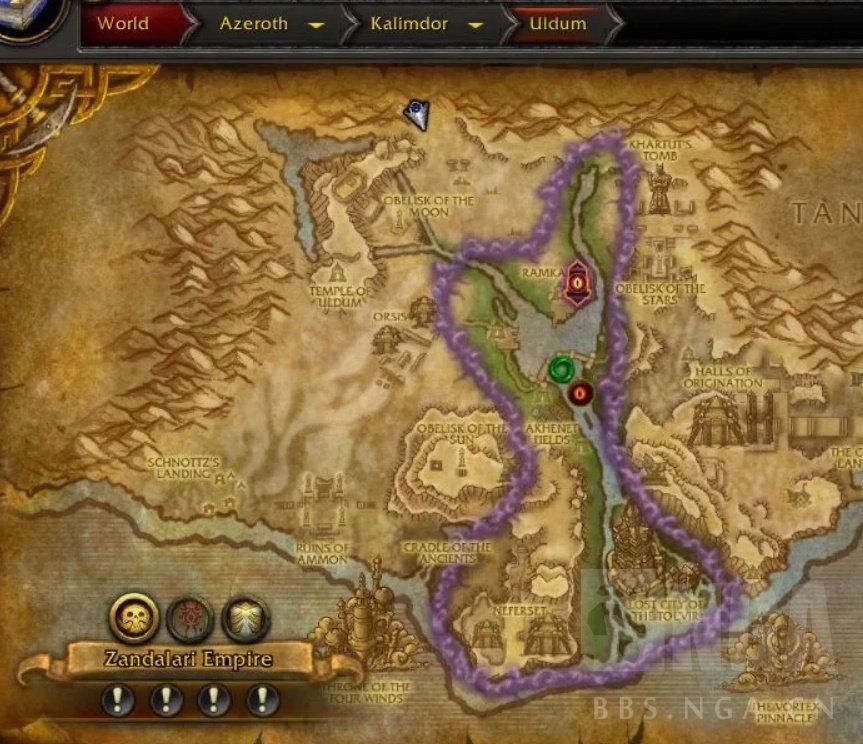
Task: Pick the golden wings faction icon
Action: (246, 619)
